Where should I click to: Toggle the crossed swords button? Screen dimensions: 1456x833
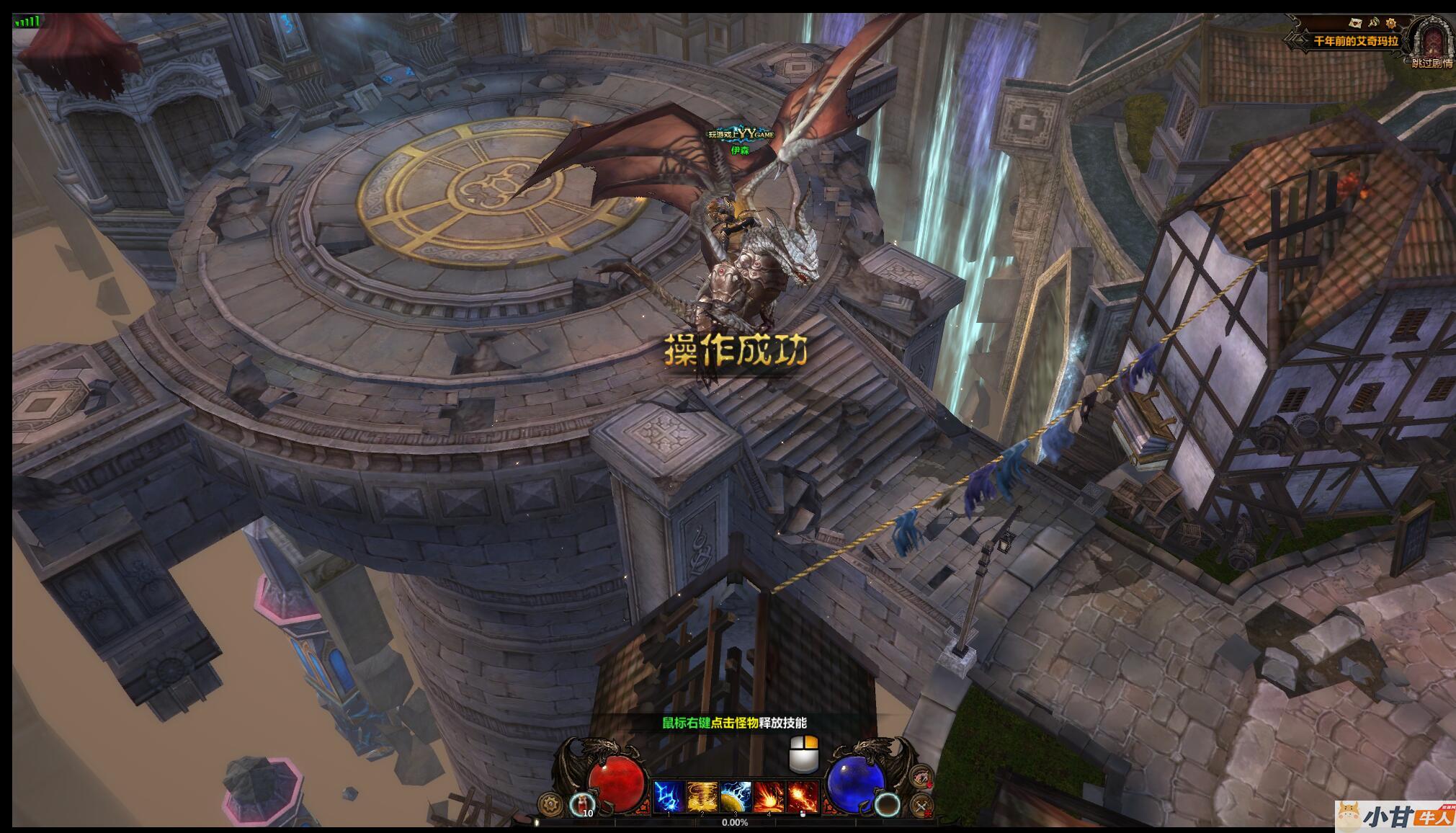click(921, 805)
